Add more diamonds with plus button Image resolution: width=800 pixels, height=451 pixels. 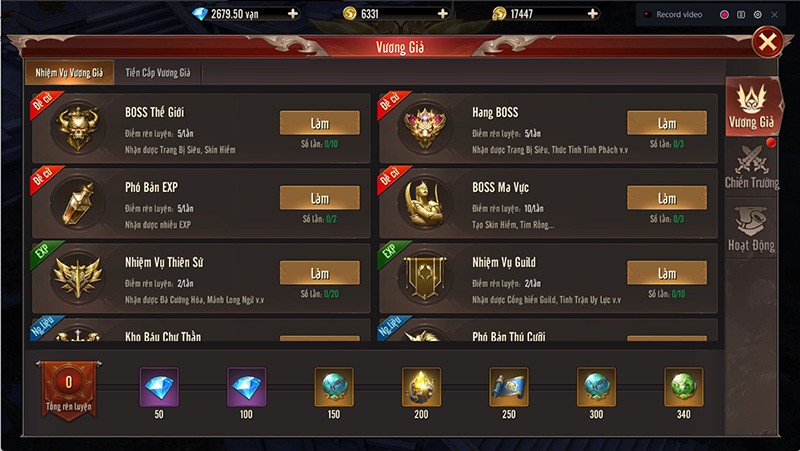tap(292, 14)
